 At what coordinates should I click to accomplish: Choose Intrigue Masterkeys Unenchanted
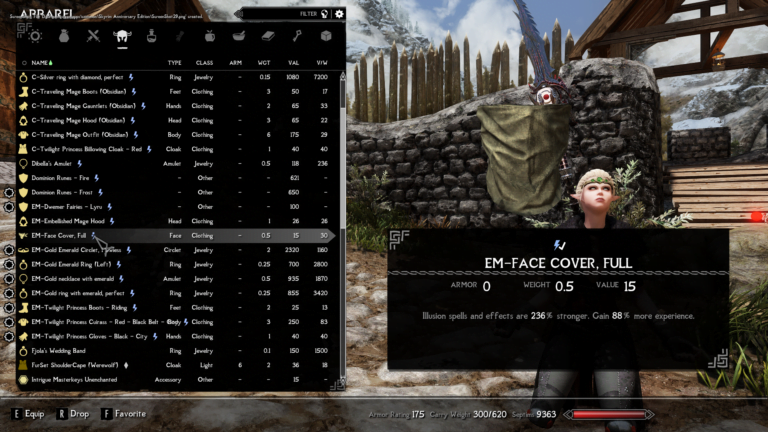tap(76, 380)
